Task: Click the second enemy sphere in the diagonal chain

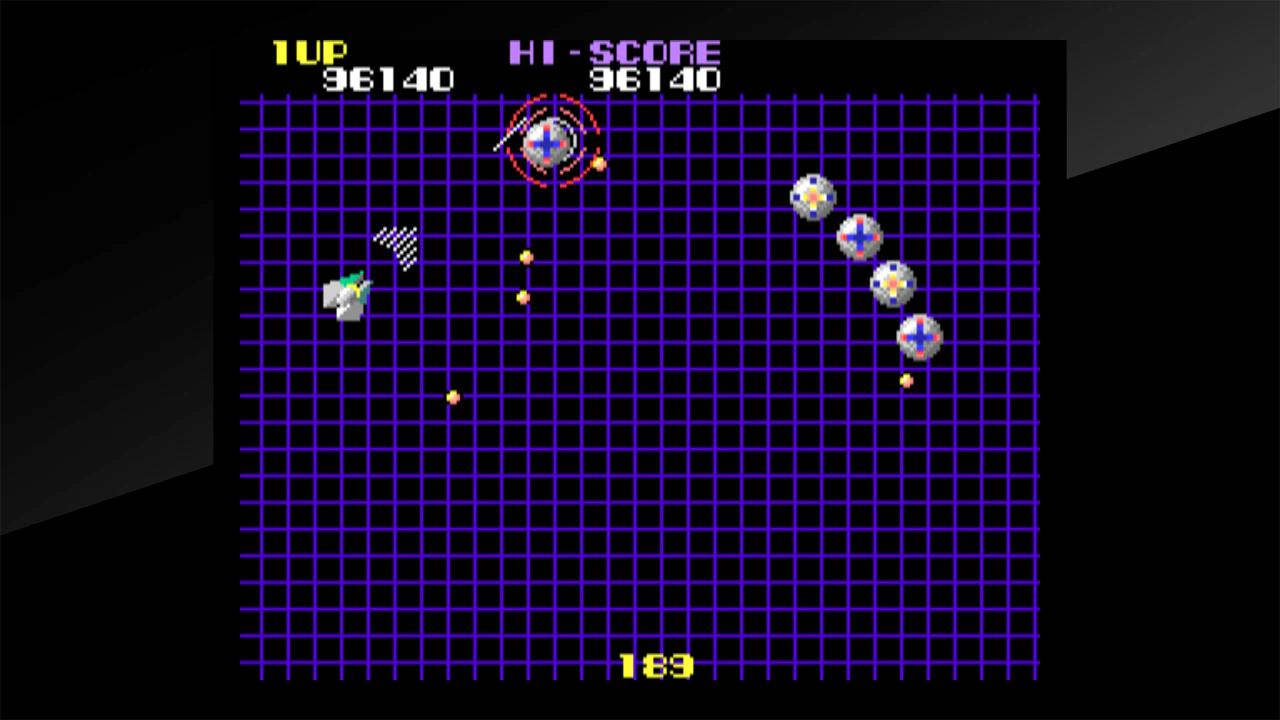Action: [862, 235]
